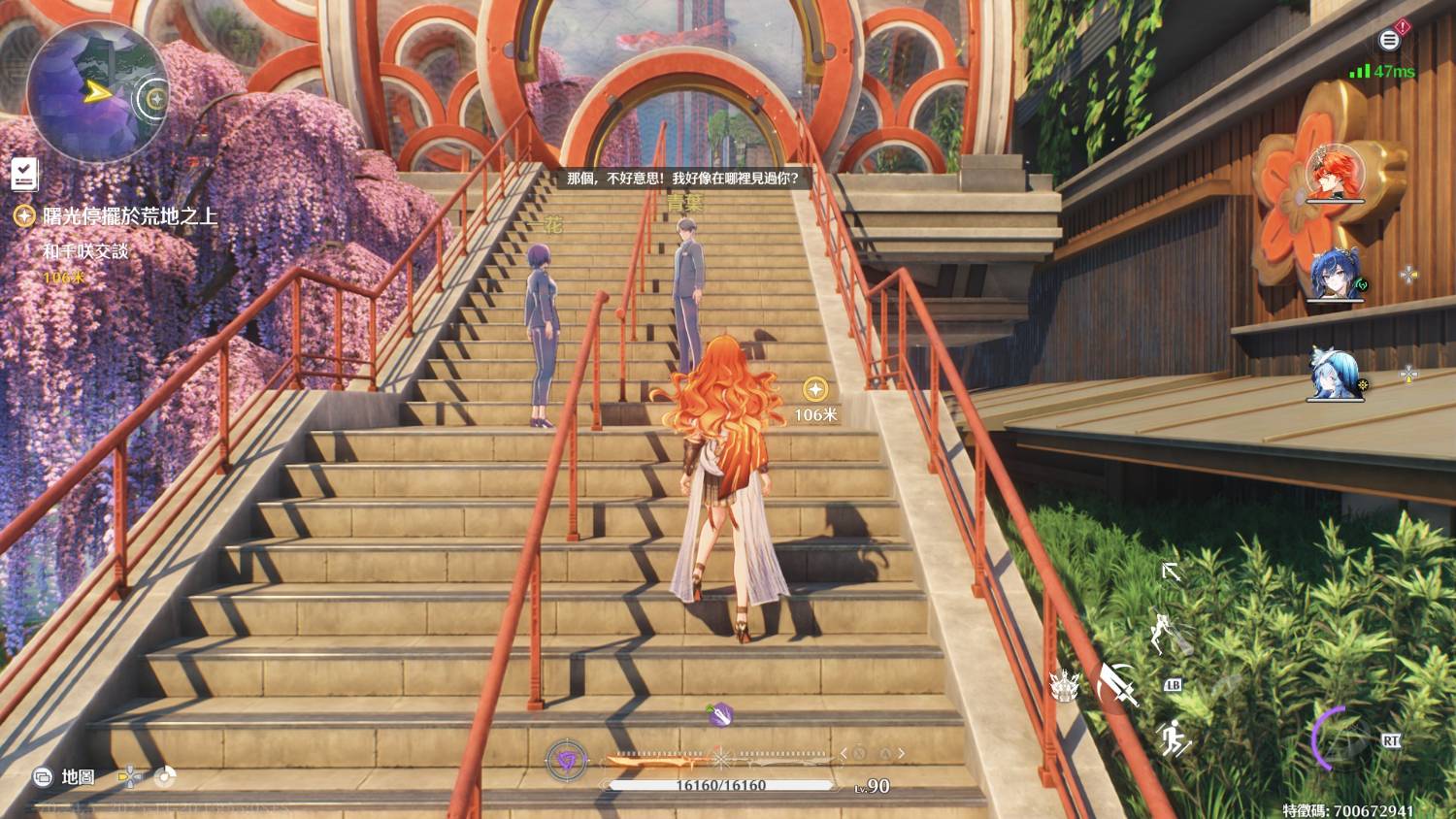
Task: Click the gold quest waypoint marker showing 106米
Action: coord(815,390)
